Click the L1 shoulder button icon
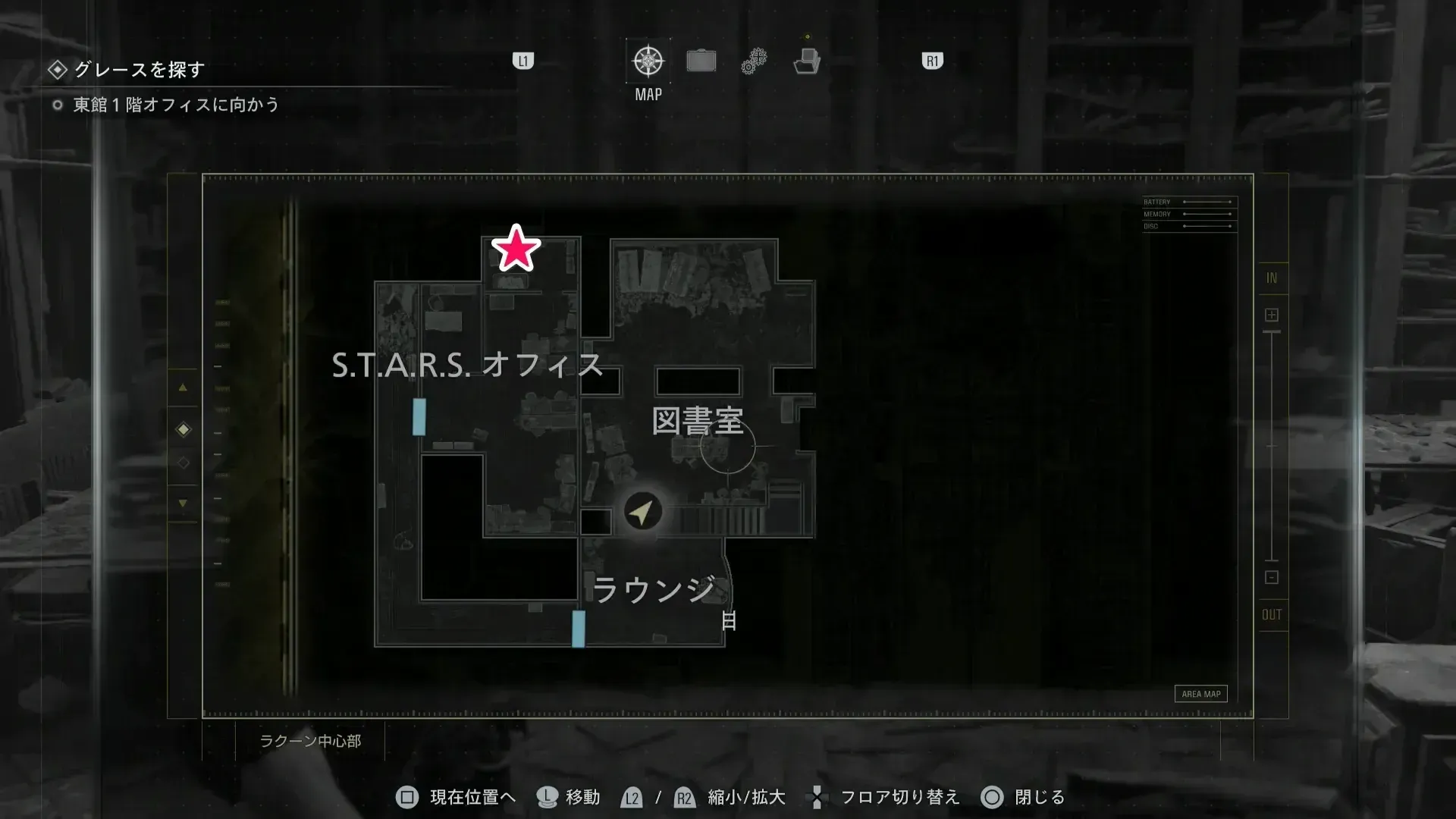 [523, 60]
